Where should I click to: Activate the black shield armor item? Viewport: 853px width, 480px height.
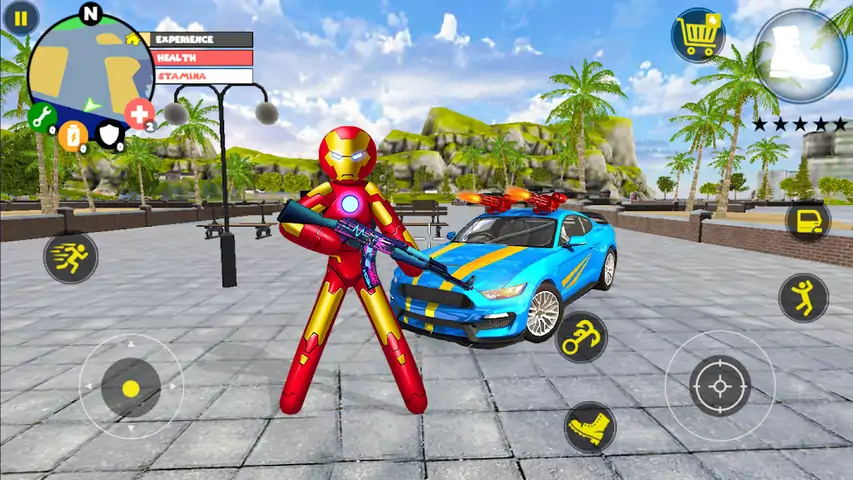tap(108, 134)
